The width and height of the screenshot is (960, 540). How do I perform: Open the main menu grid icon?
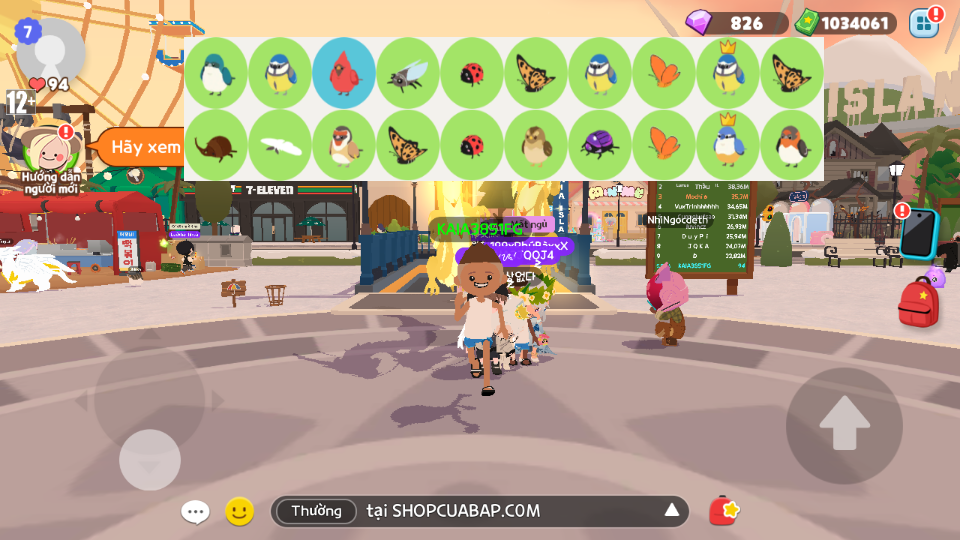click(x=924, y=23)
